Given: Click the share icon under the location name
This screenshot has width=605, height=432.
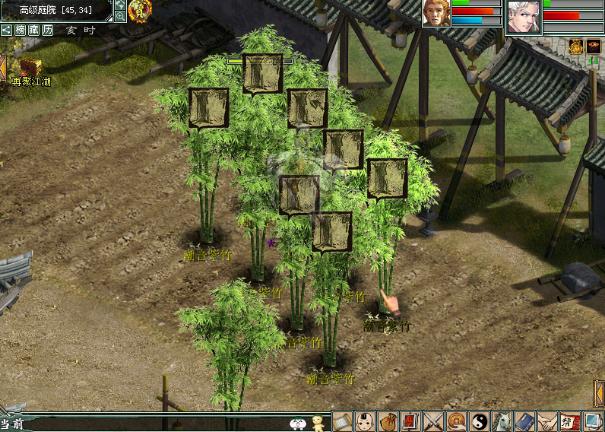Looking at the screenshot, I should click(6, 30).
